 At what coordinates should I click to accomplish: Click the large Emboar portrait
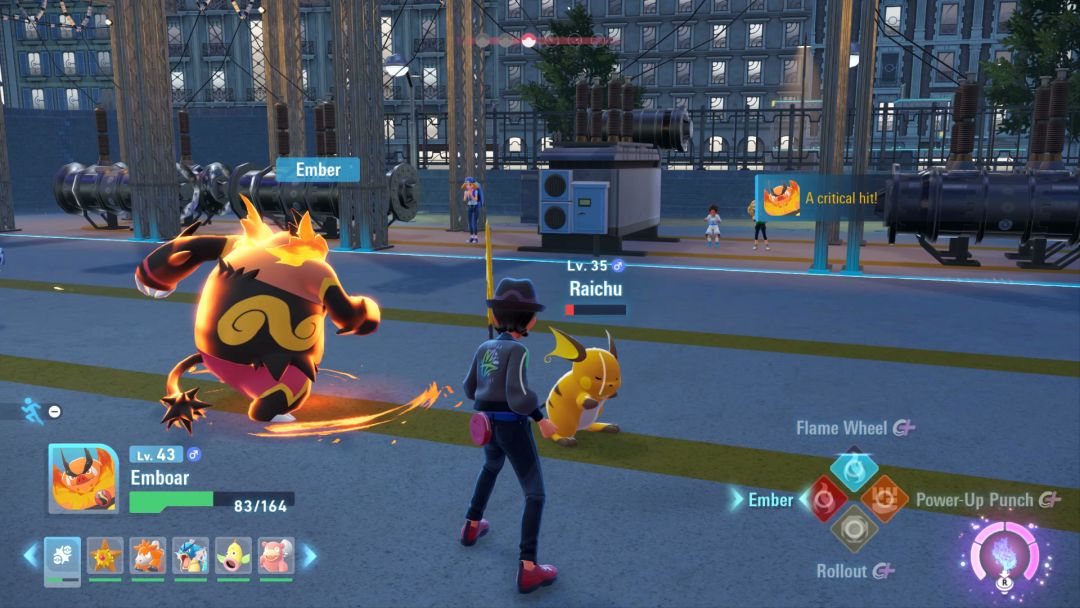click(x=84, y=478)
